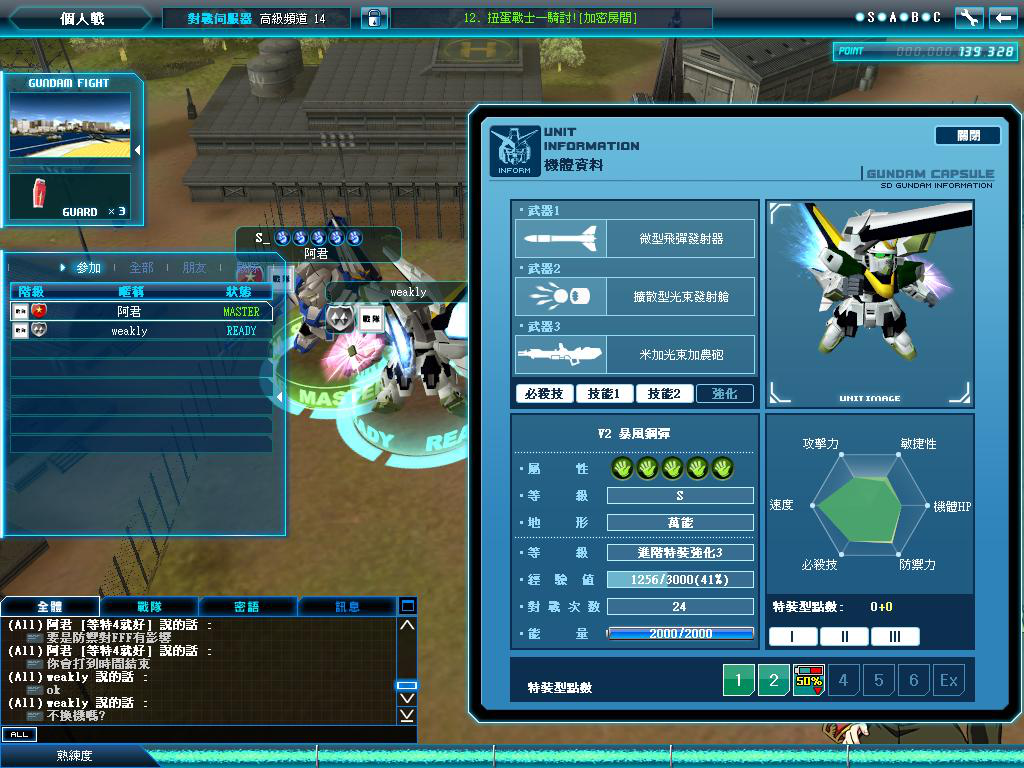
Task: Close the unit information panel with 關閉
Action: [967, 135]
